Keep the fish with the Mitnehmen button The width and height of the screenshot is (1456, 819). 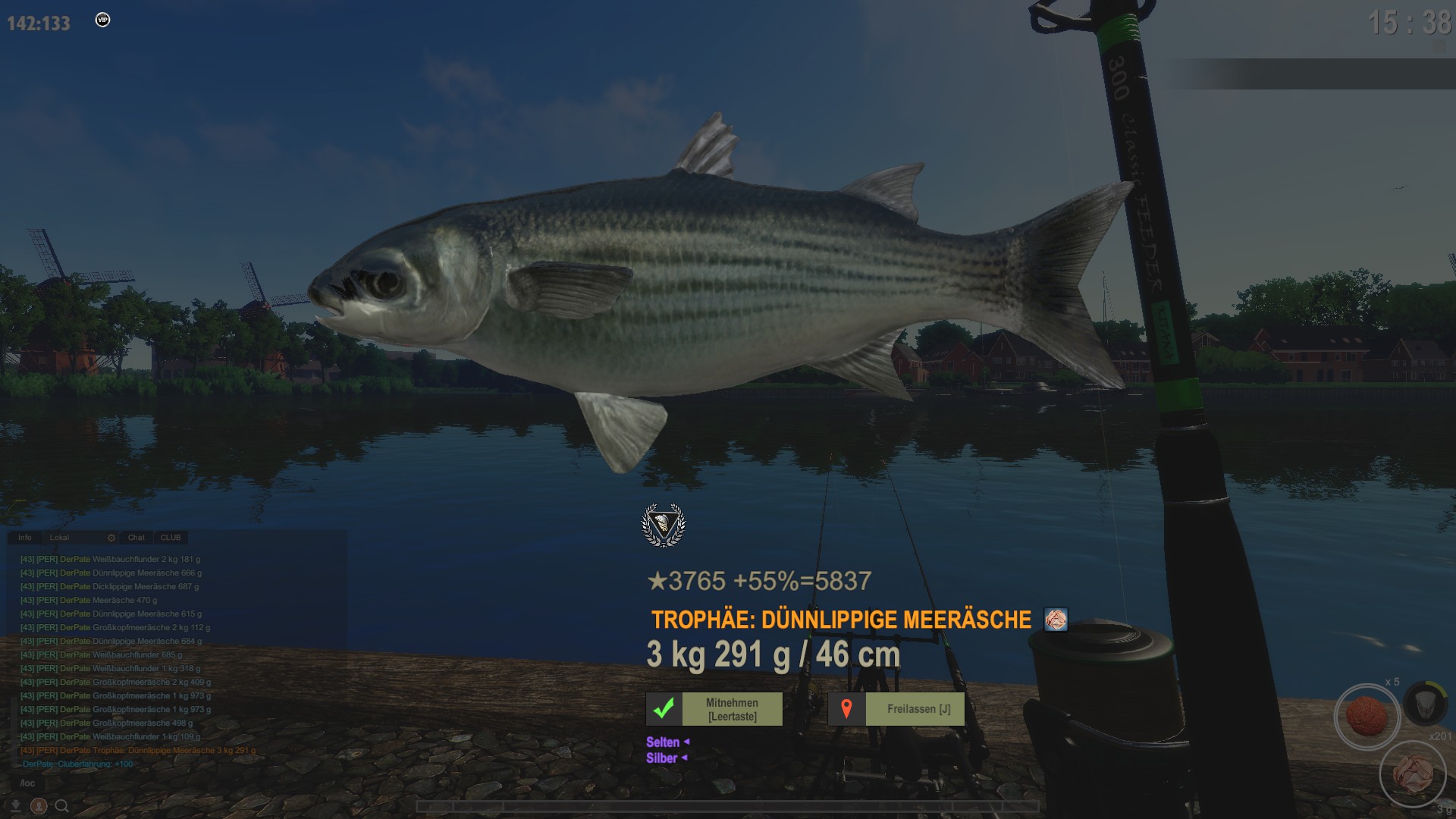tap(714, 709)
